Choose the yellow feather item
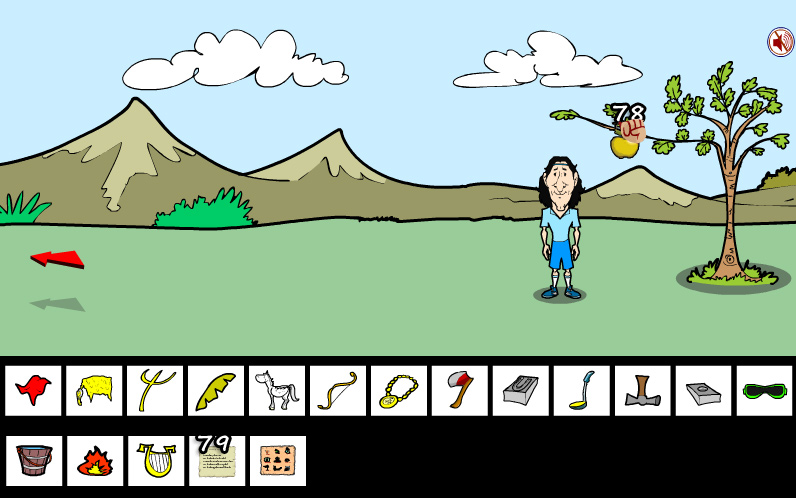Screen dimensions: 796x498 (216, 390)
